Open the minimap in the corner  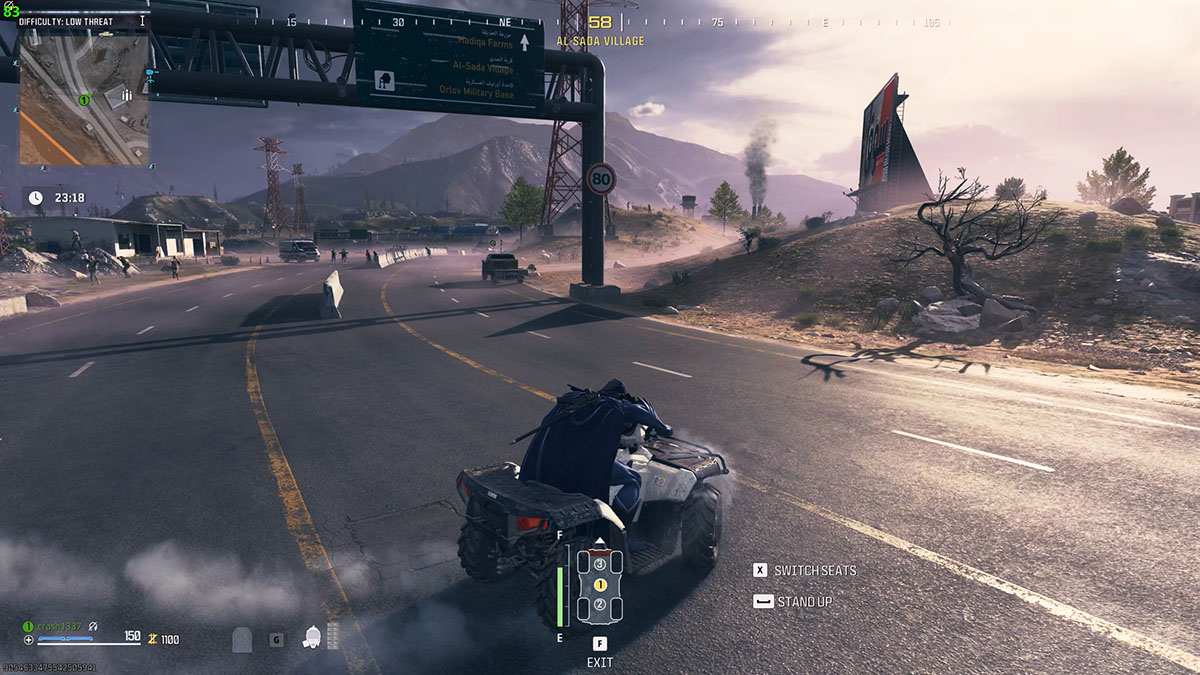[84, 96]
